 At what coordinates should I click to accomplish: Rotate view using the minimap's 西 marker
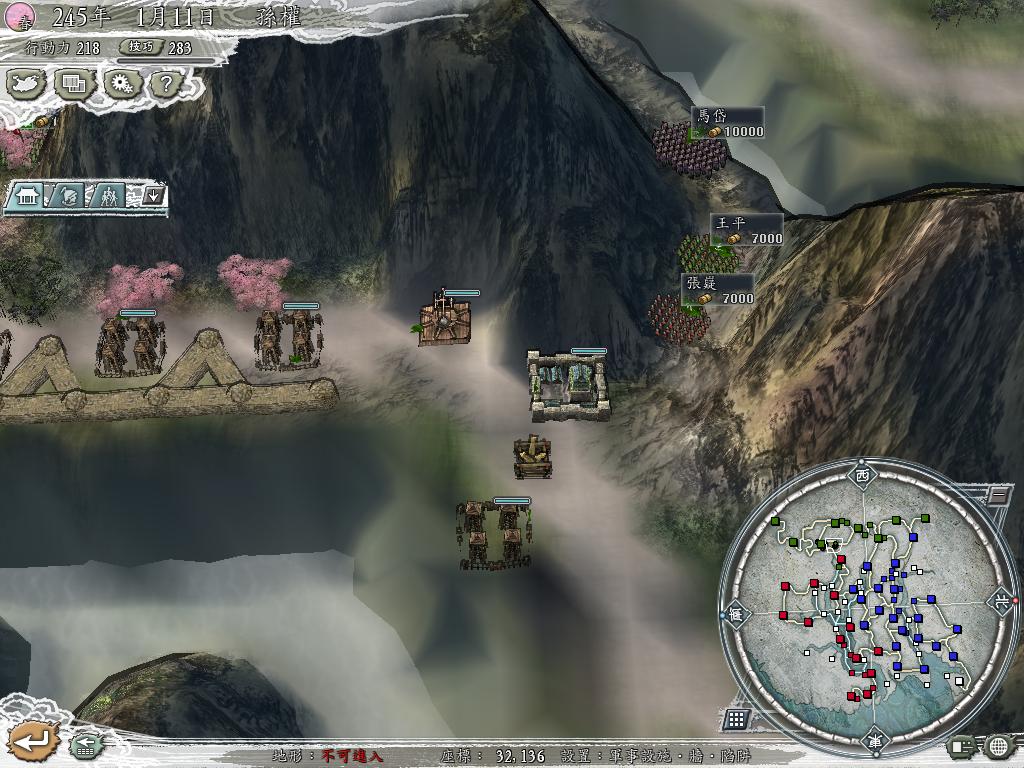point(862,475)
